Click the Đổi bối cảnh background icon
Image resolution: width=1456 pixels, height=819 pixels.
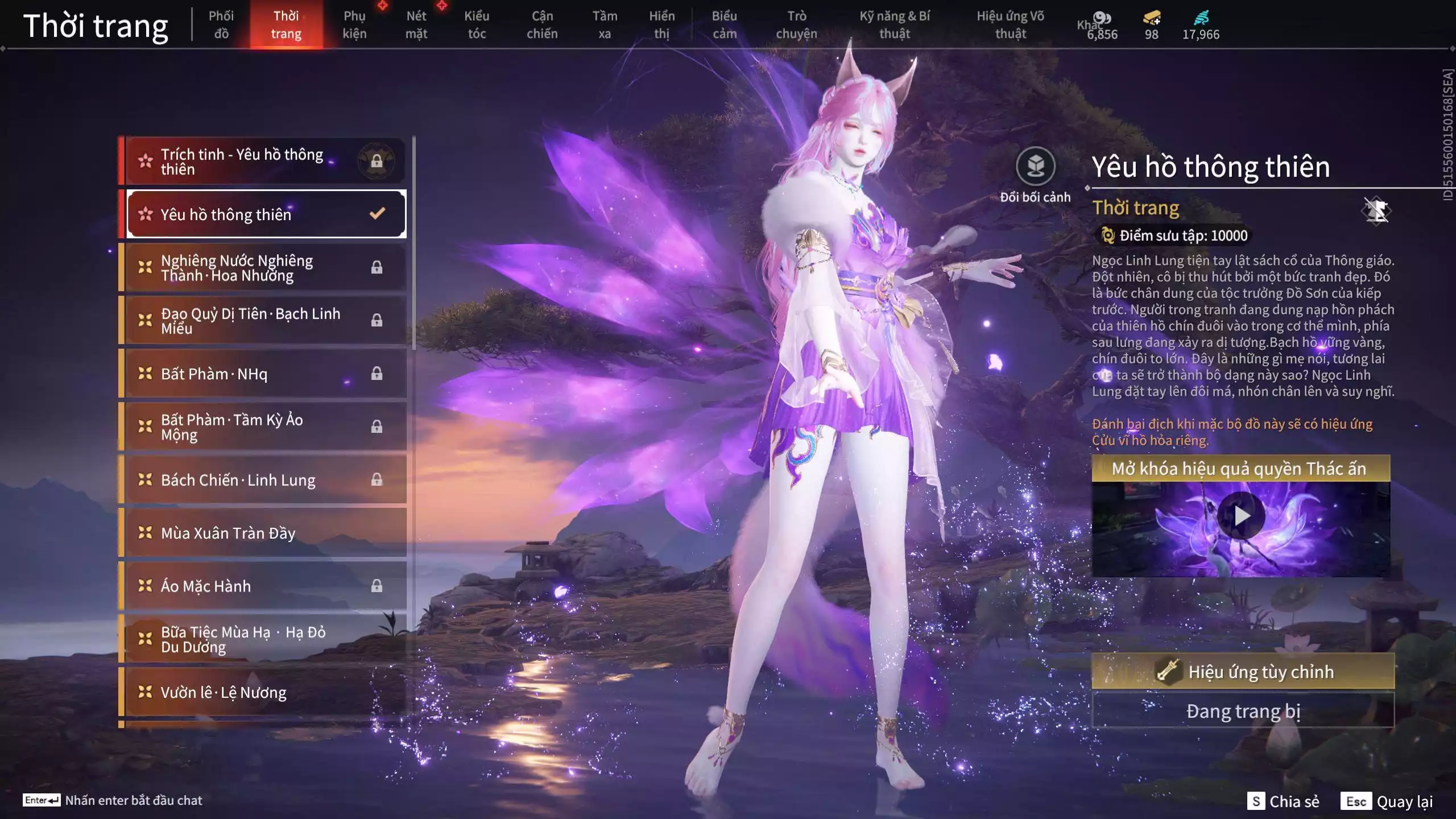[x=1035, y=167]
